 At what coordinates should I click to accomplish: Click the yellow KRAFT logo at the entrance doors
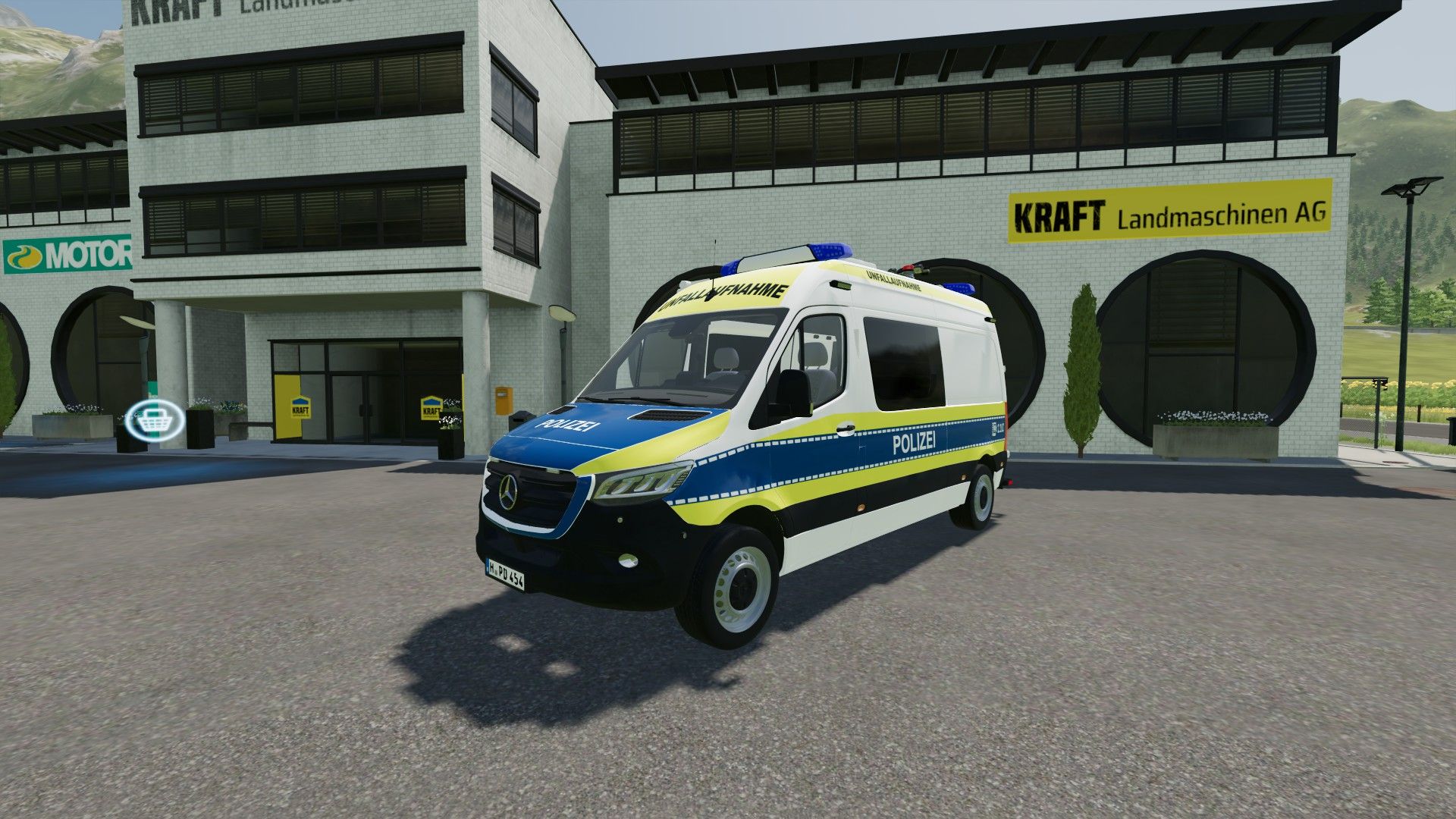point(301,407)
